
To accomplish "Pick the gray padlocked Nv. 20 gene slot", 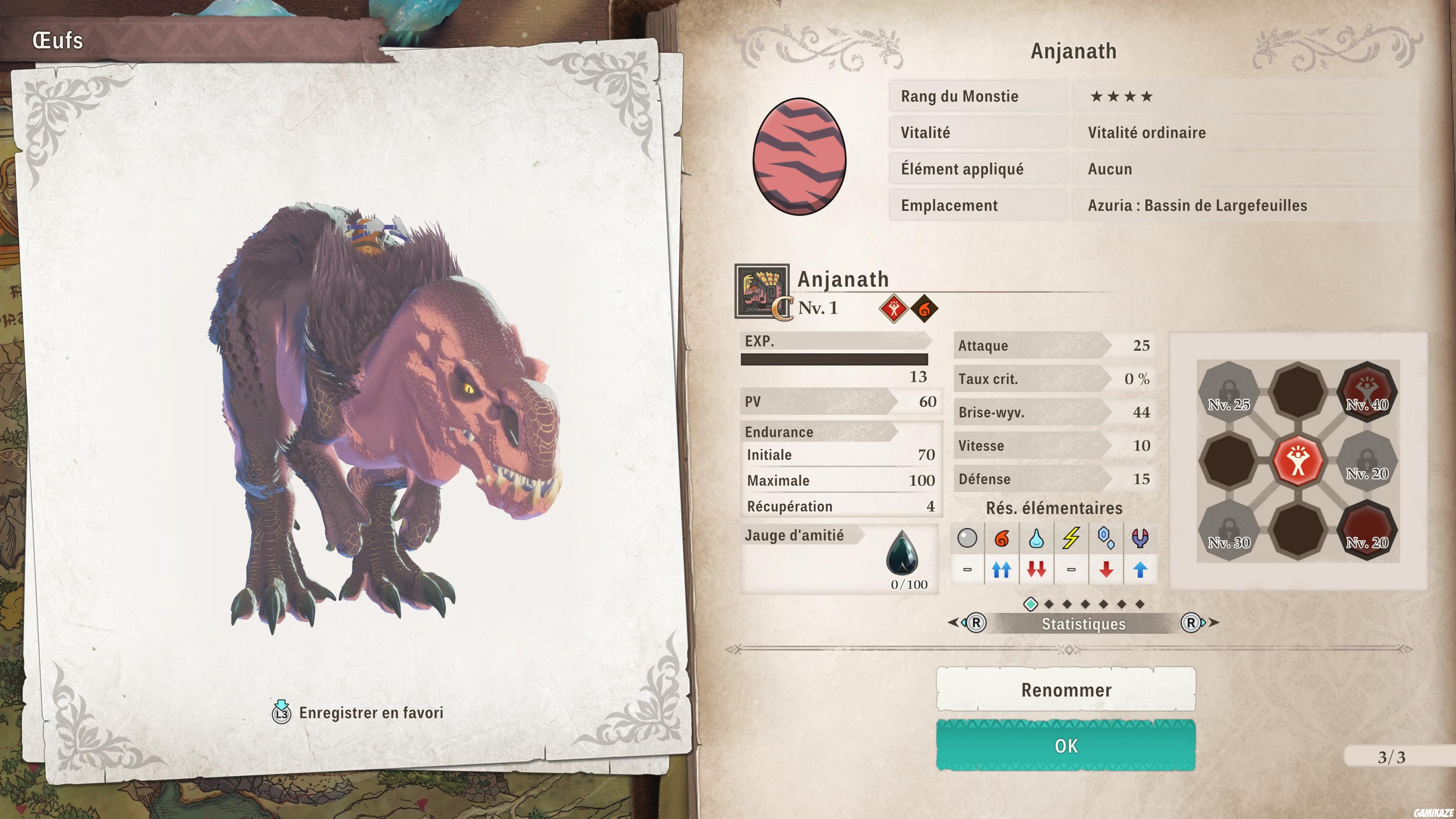I will click(1367, 461).
